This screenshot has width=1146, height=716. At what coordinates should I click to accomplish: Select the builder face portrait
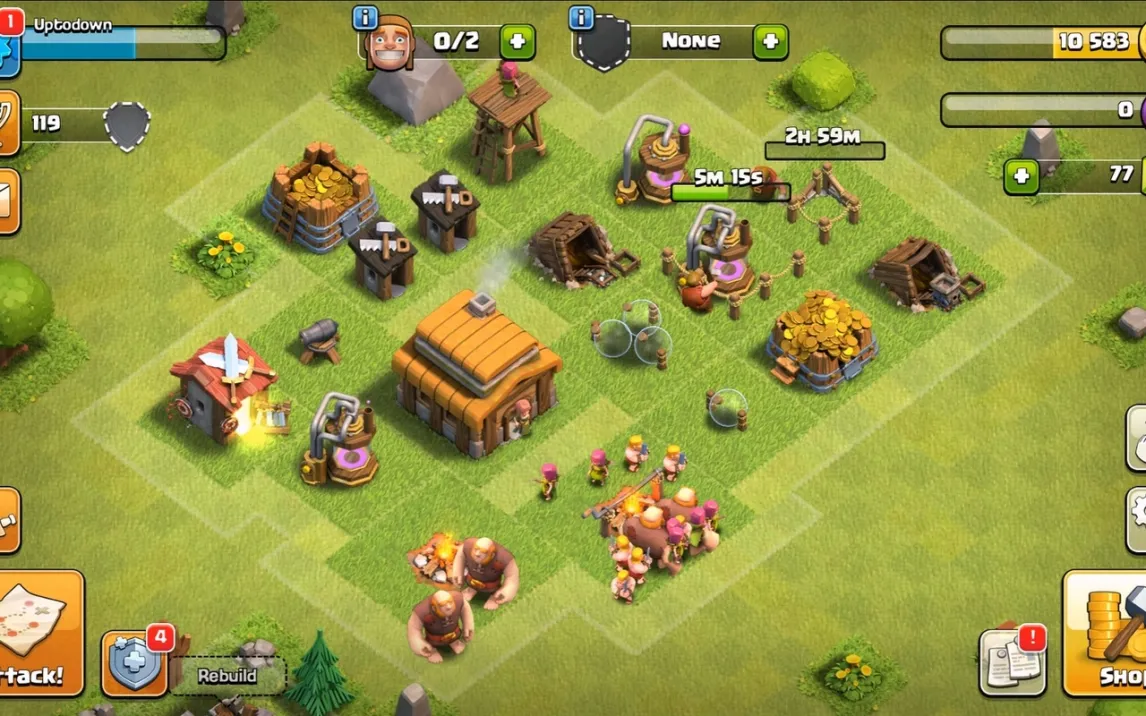(390, 44)
